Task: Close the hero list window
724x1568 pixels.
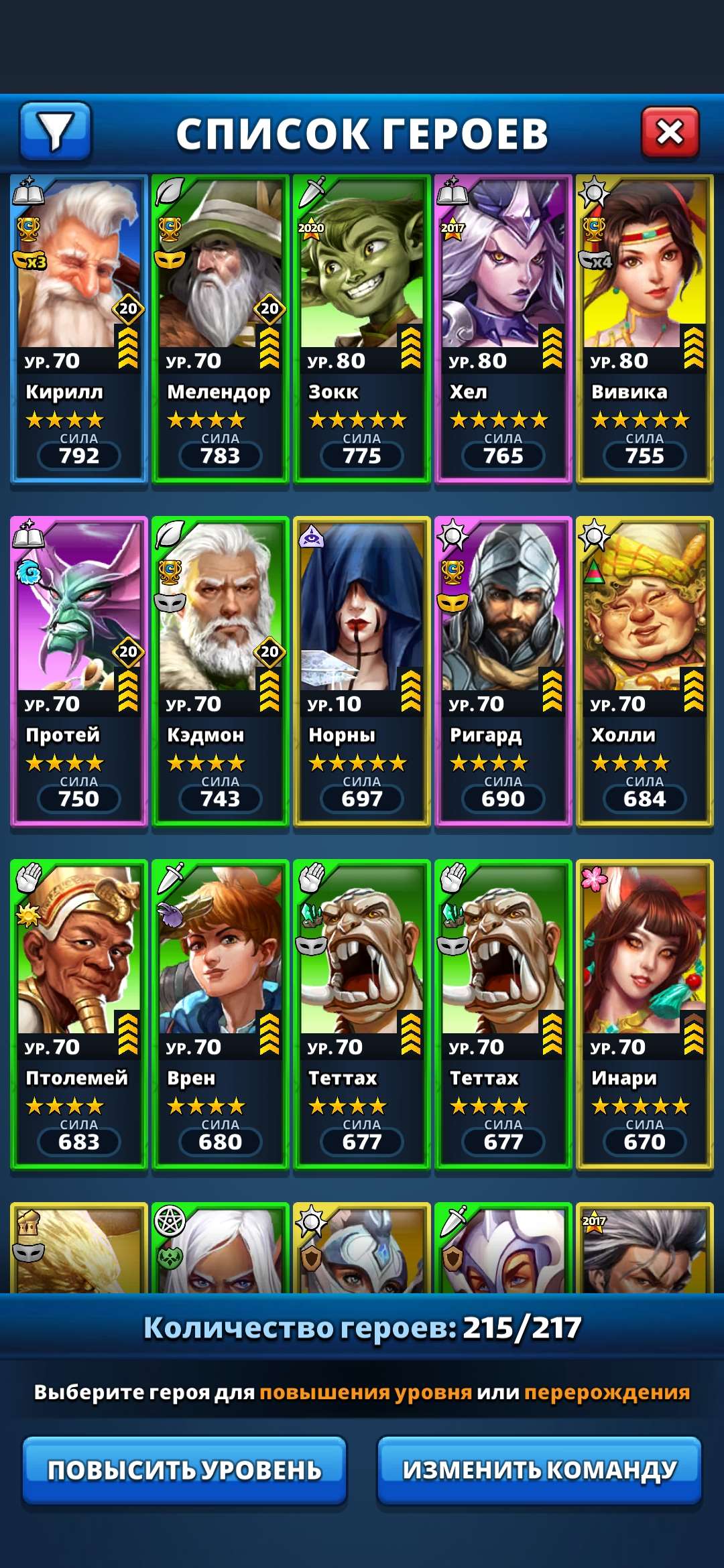Action: [x=670, y=132]
